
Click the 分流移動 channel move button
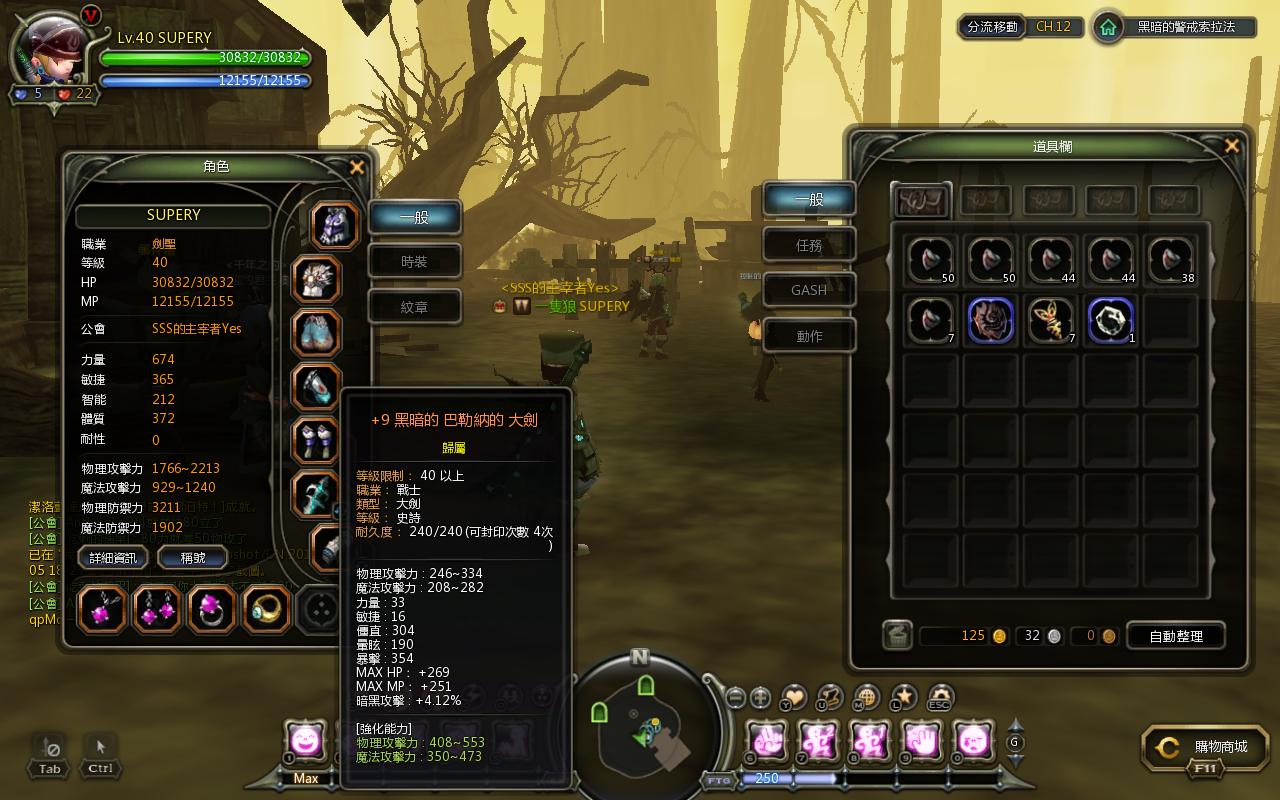tap(992, 27)
